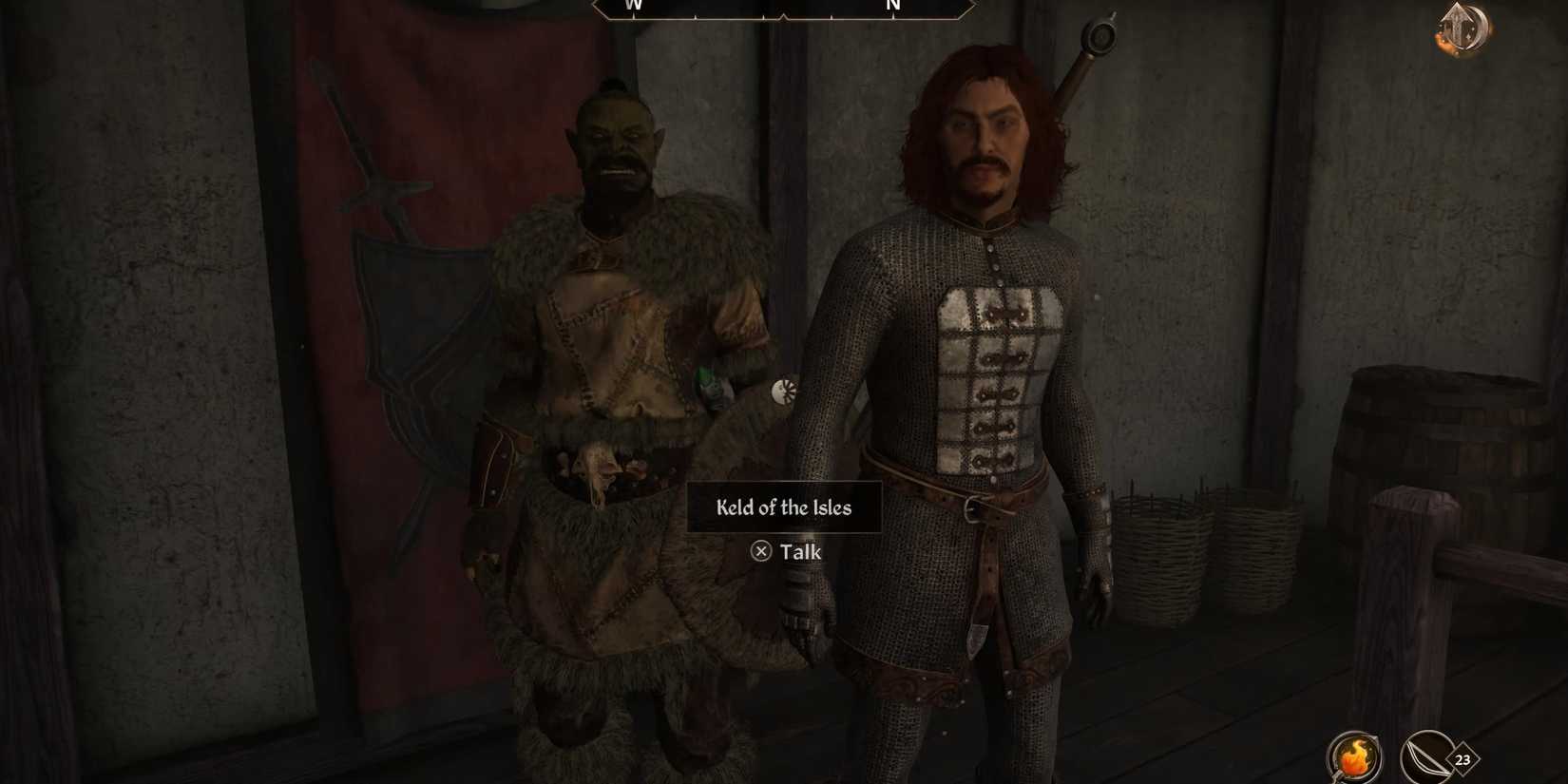Screen dimensions: 1568x784
Task: Select the Keld of the Isles nameplate
Action: coord(783,508)
